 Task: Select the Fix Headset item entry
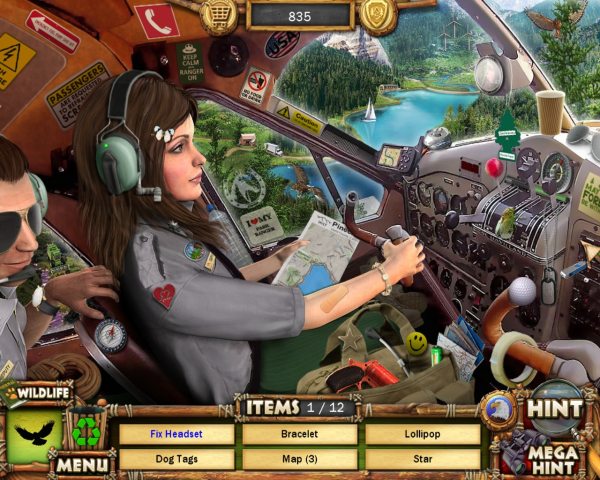click(176, 434)
